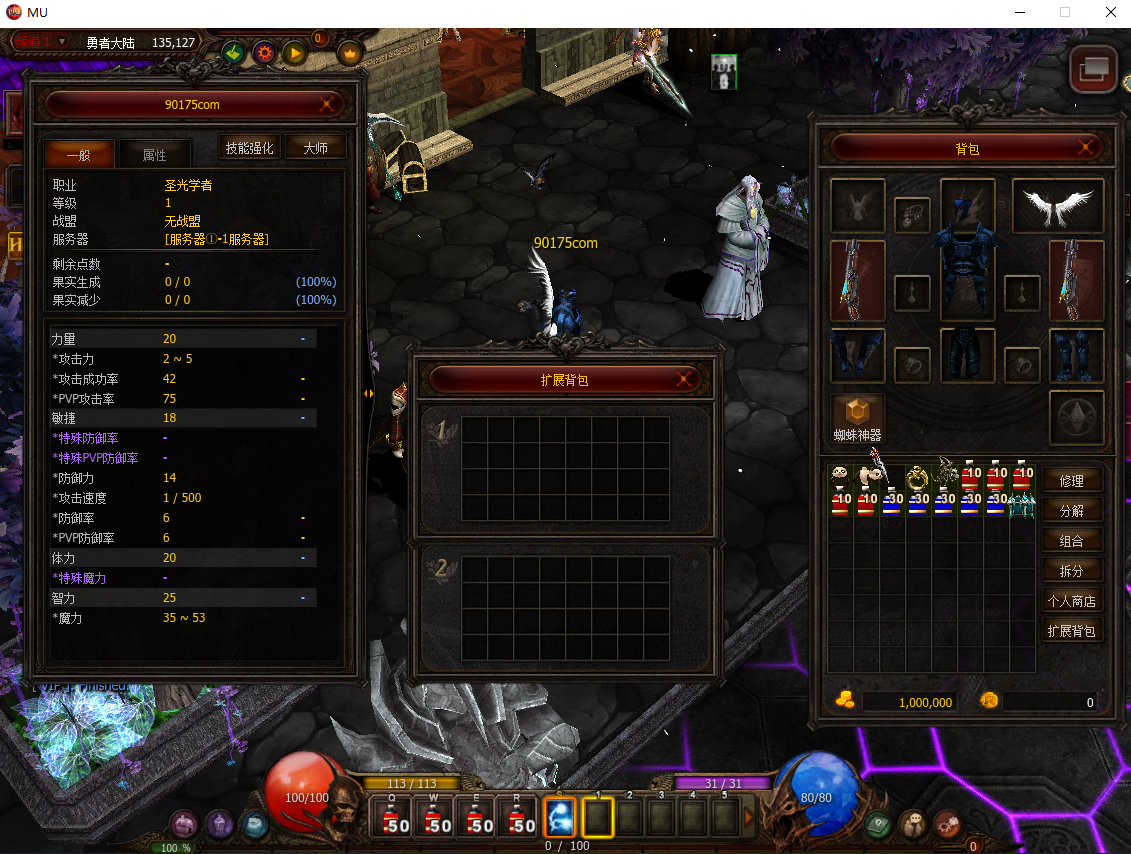Click the 组合 combine button

click(1072, 541)
